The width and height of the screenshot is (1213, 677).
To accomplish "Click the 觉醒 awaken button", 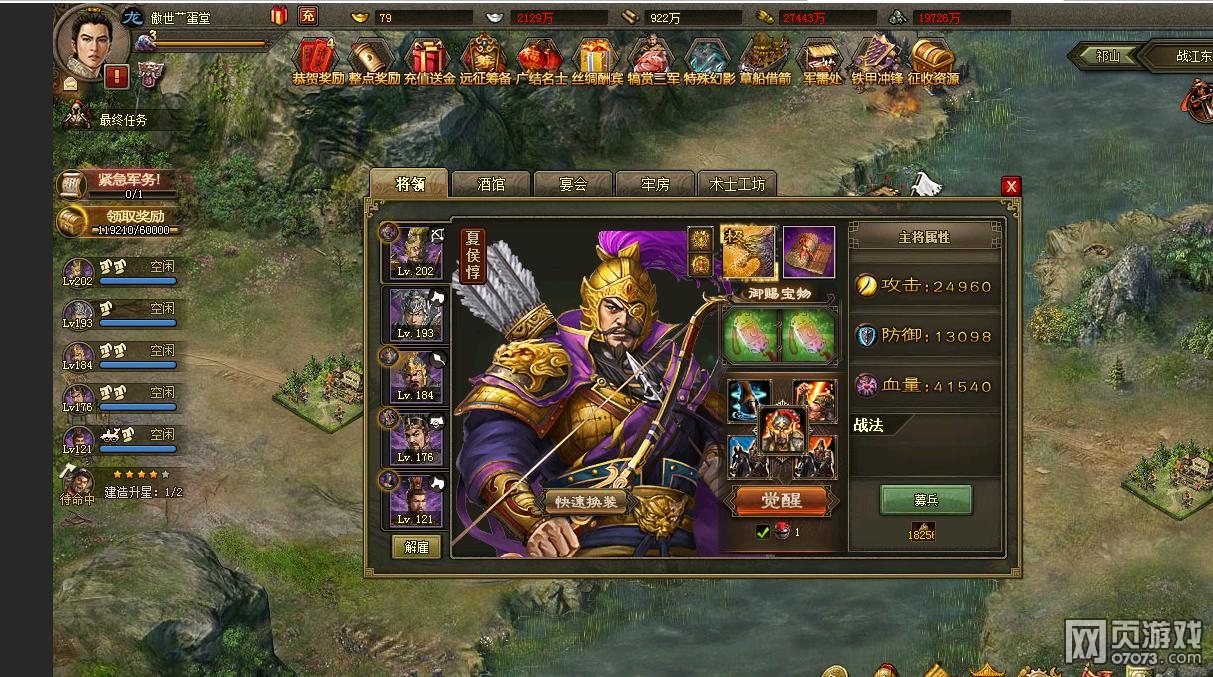I will pos(781,500).
